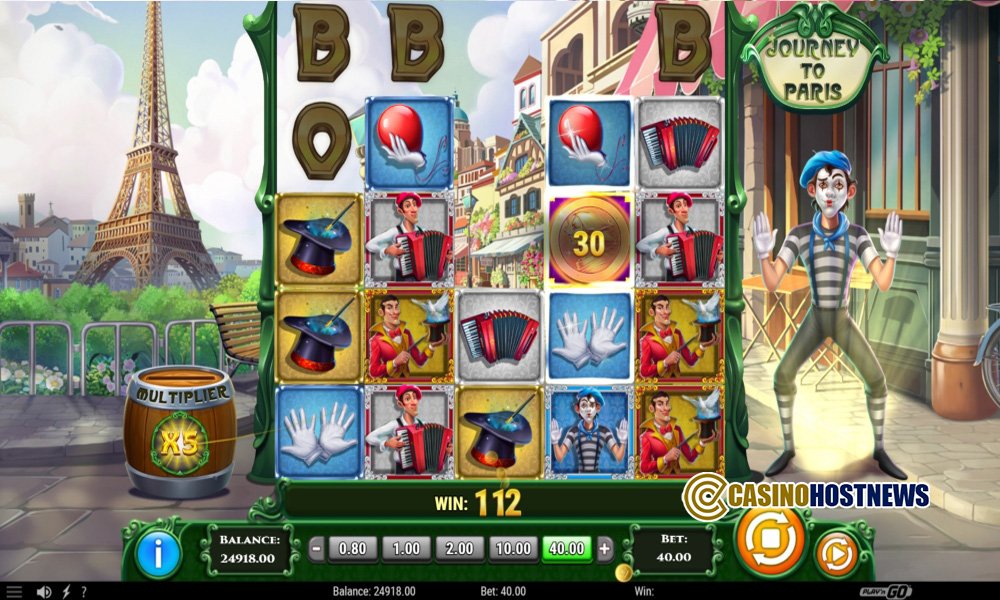Open the blue info paytable button
The image size is (1000, 600).
coord(158,551)
